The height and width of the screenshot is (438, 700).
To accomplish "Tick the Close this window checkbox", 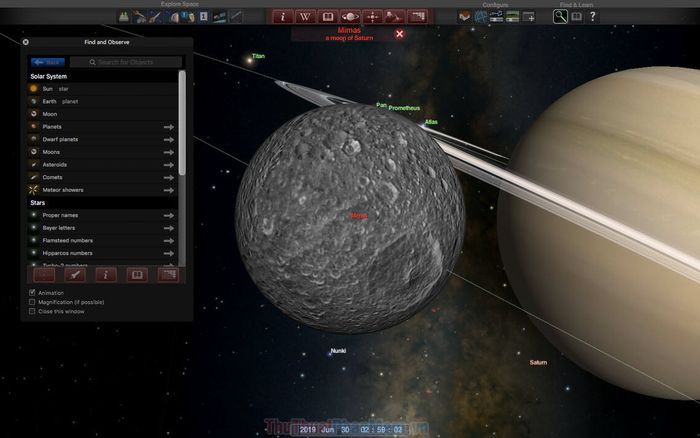I will [32, 311].
